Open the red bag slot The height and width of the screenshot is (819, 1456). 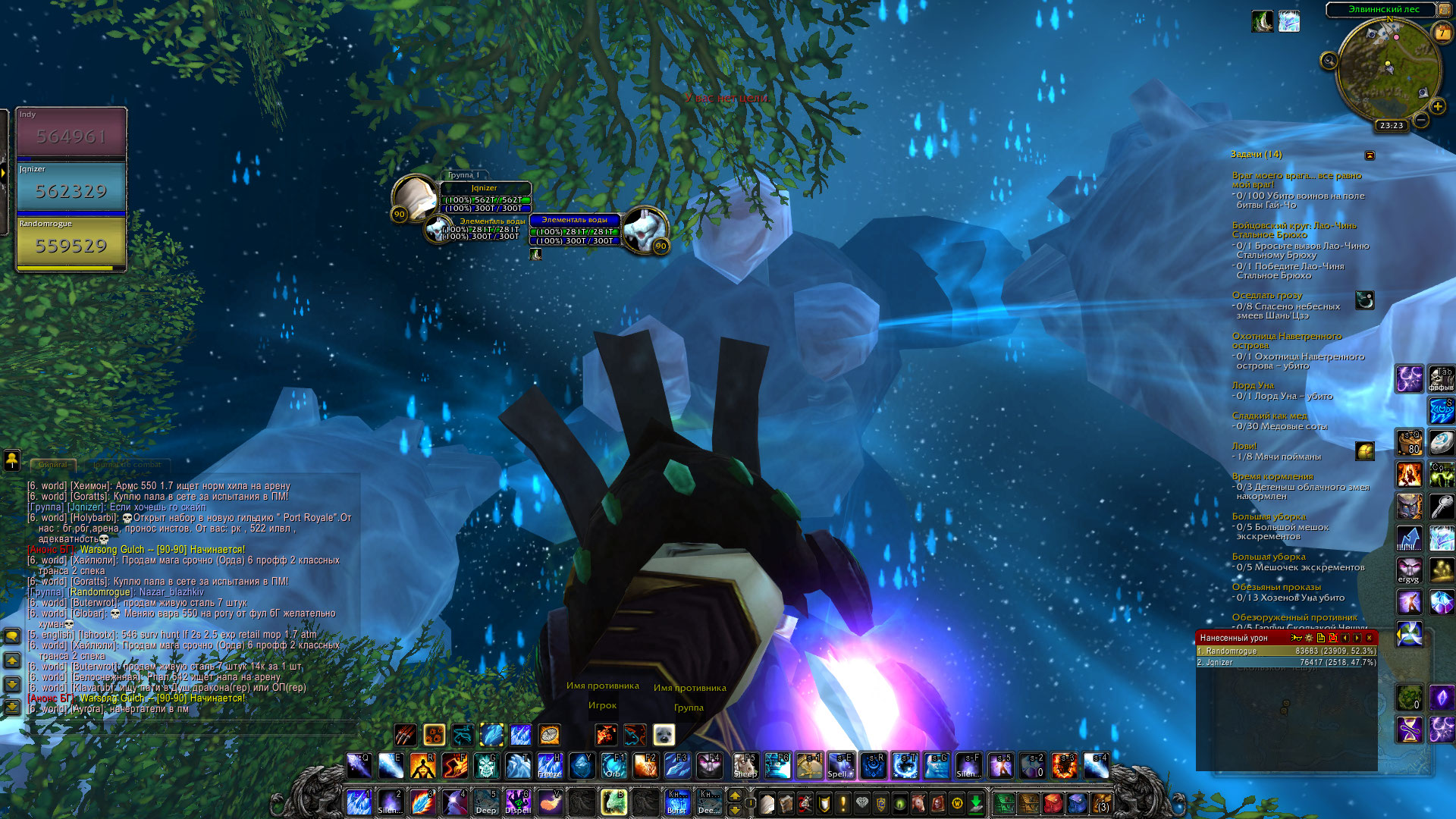(1053, 802)
